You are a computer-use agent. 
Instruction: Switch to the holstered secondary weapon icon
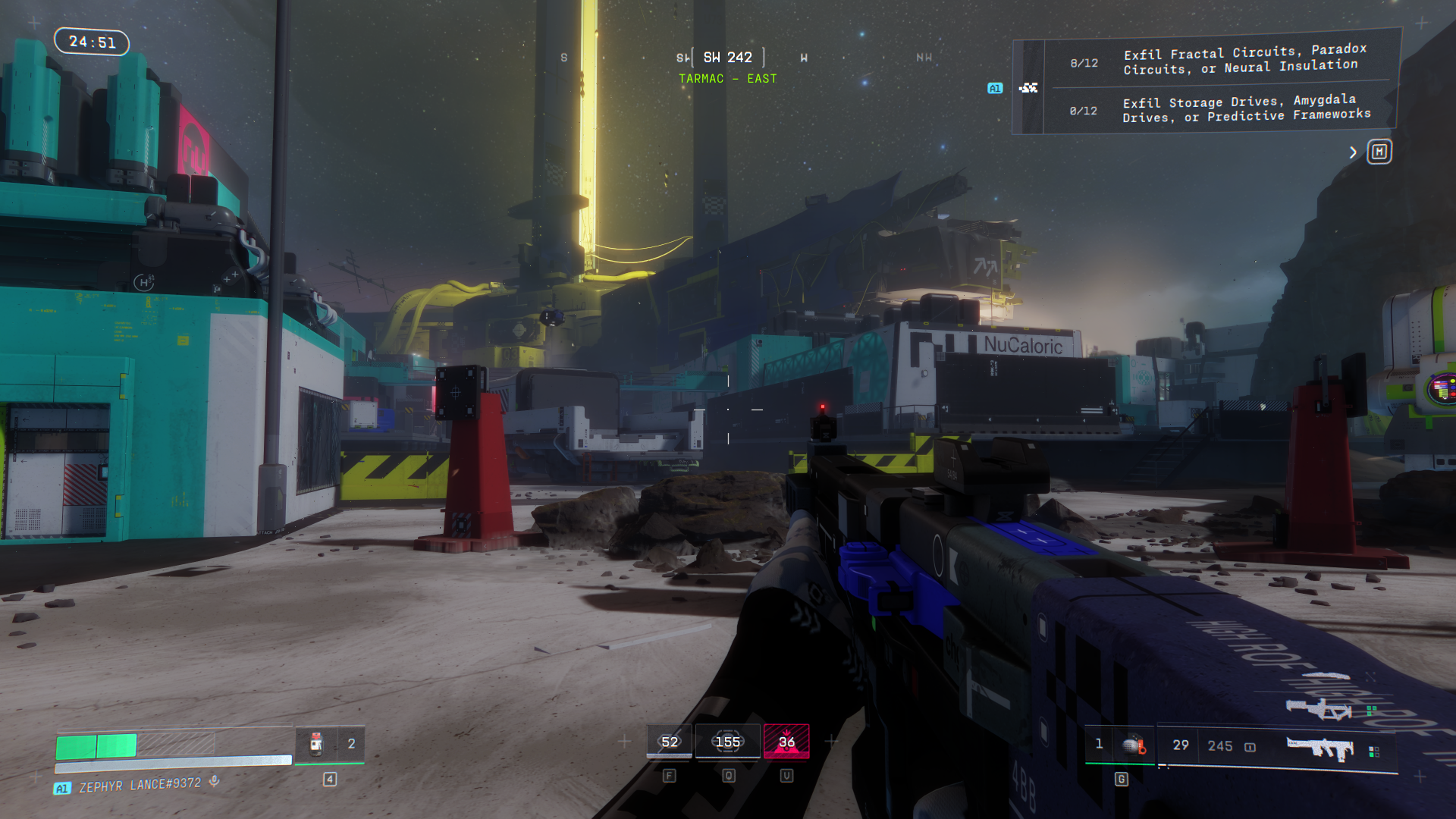pos(1319,709)
